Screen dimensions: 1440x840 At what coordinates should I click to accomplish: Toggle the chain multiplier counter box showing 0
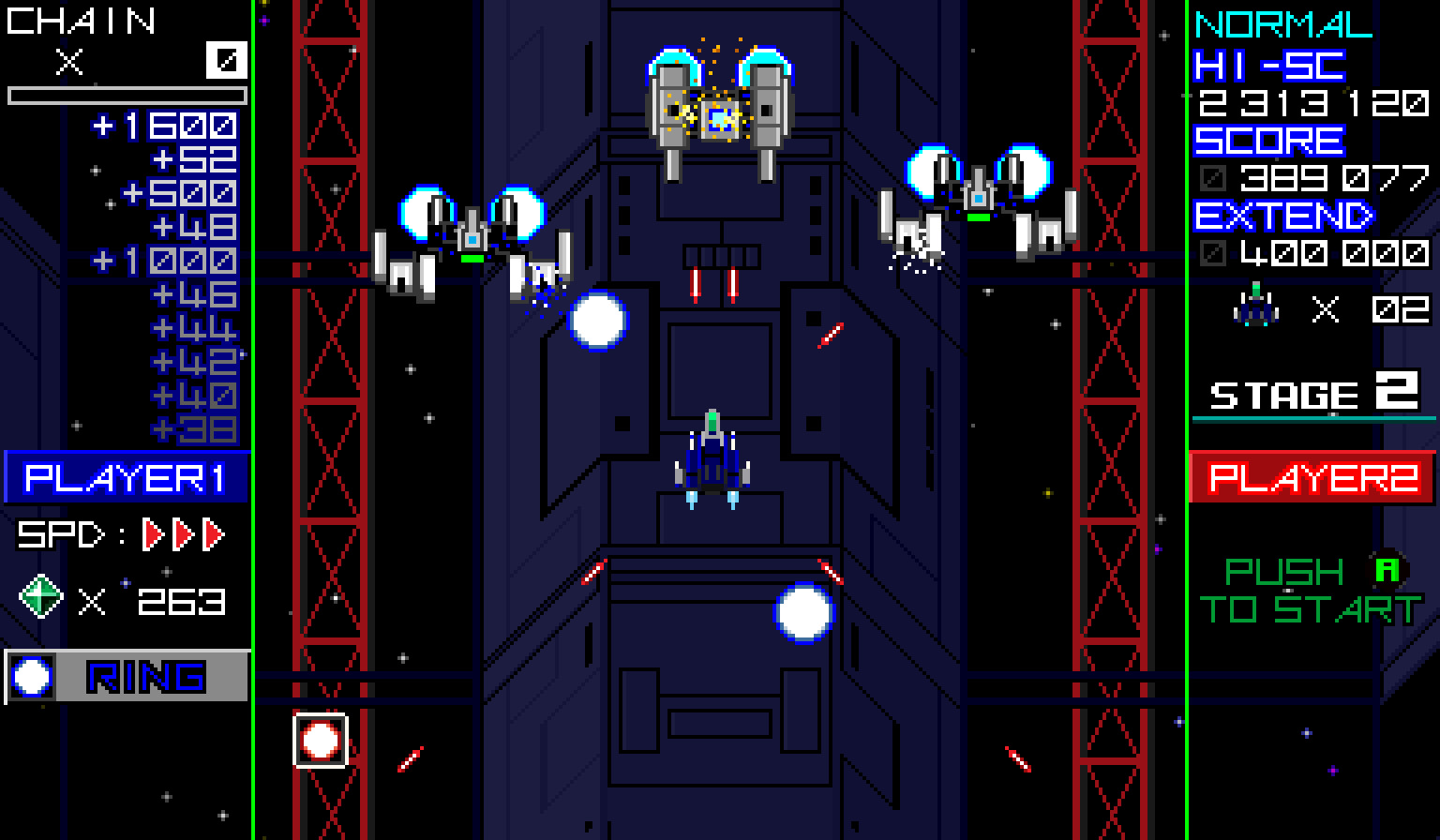pyautogui.click(x=225, y=60)
